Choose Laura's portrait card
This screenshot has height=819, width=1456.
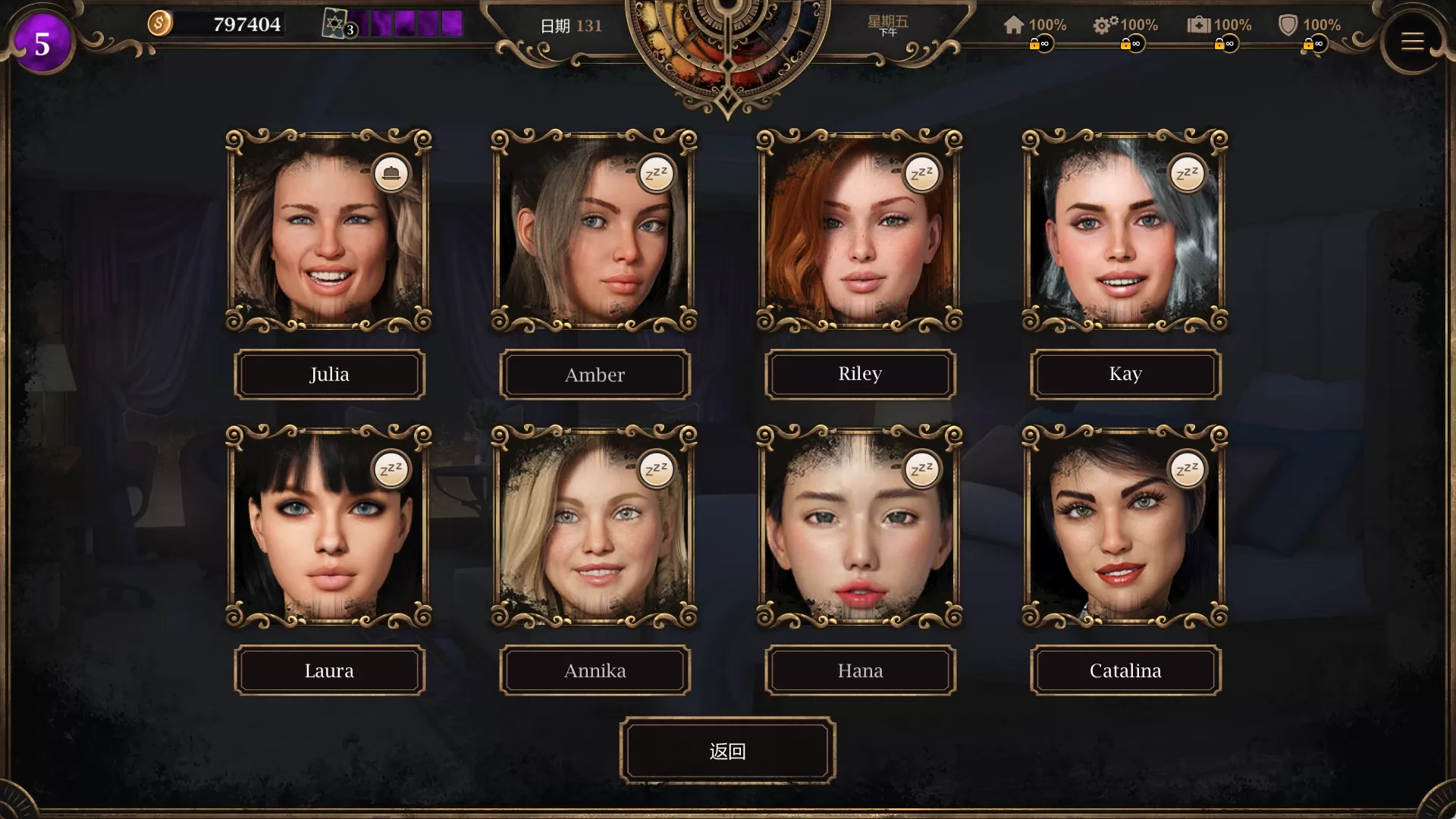pos(329,527)
